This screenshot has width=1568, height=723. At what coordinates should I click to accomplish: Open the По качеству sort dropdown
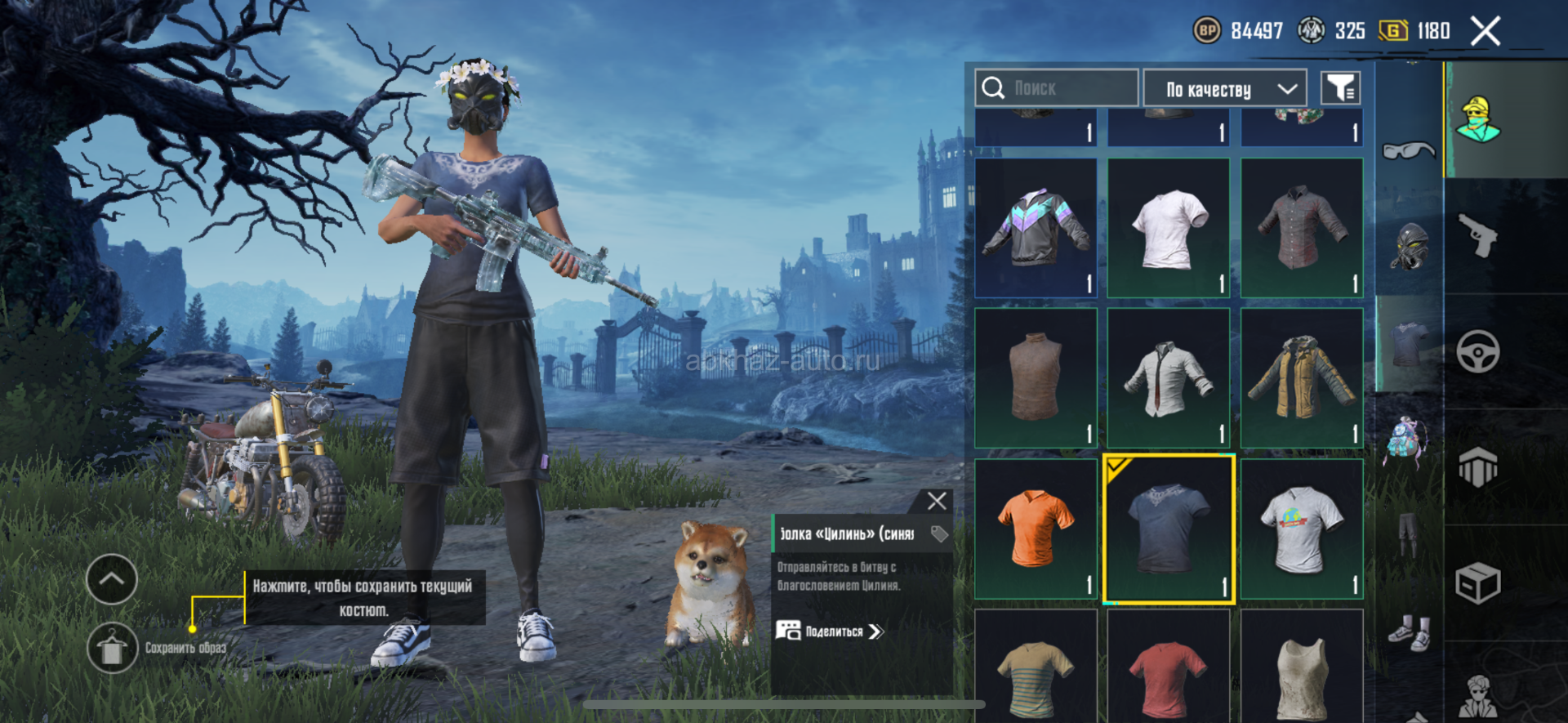pyautogui.click(x=1224, y=88)
